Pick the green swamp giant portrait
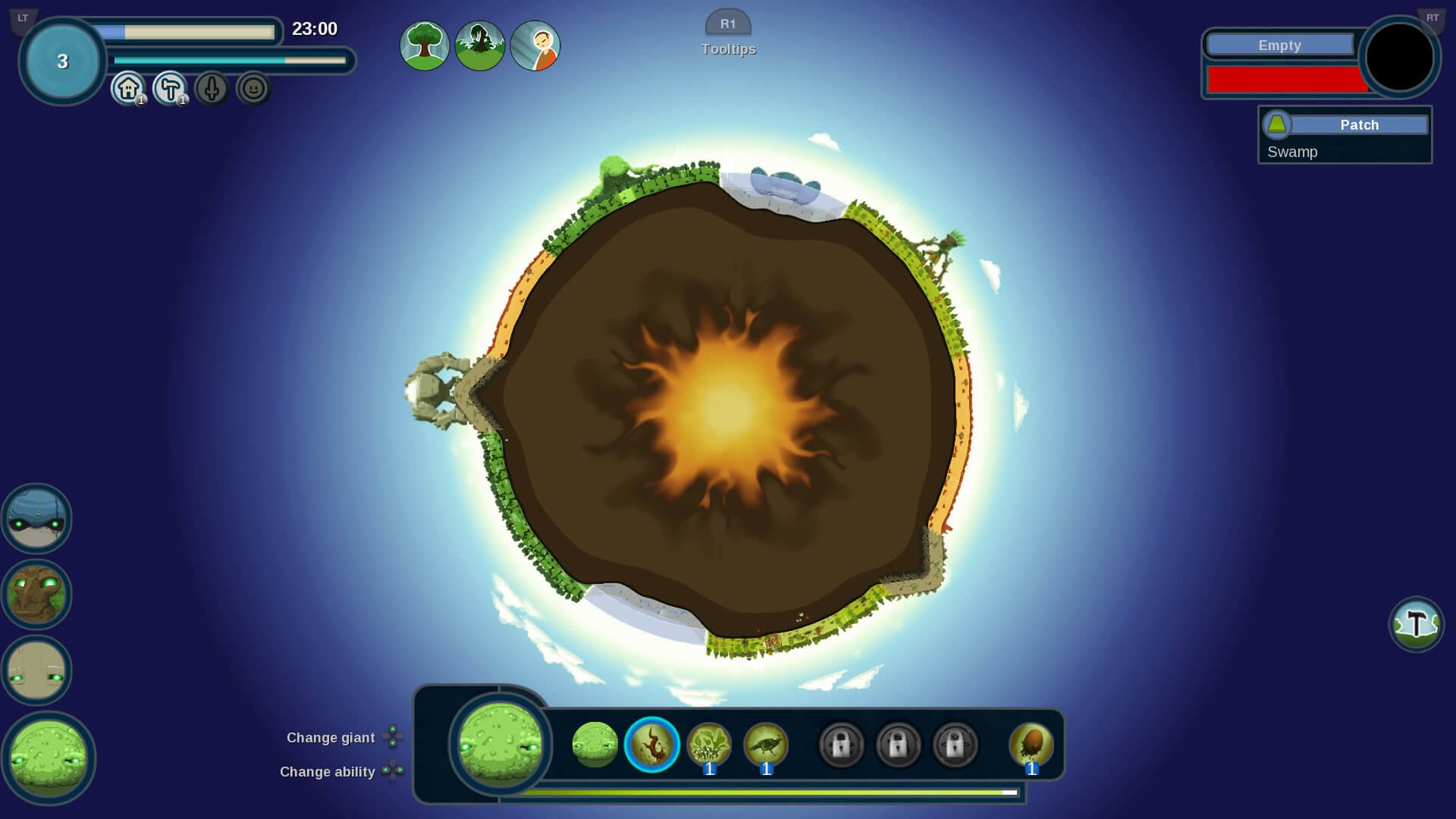1456x819 pixels. pyautogui.click(x=49, y=757)
